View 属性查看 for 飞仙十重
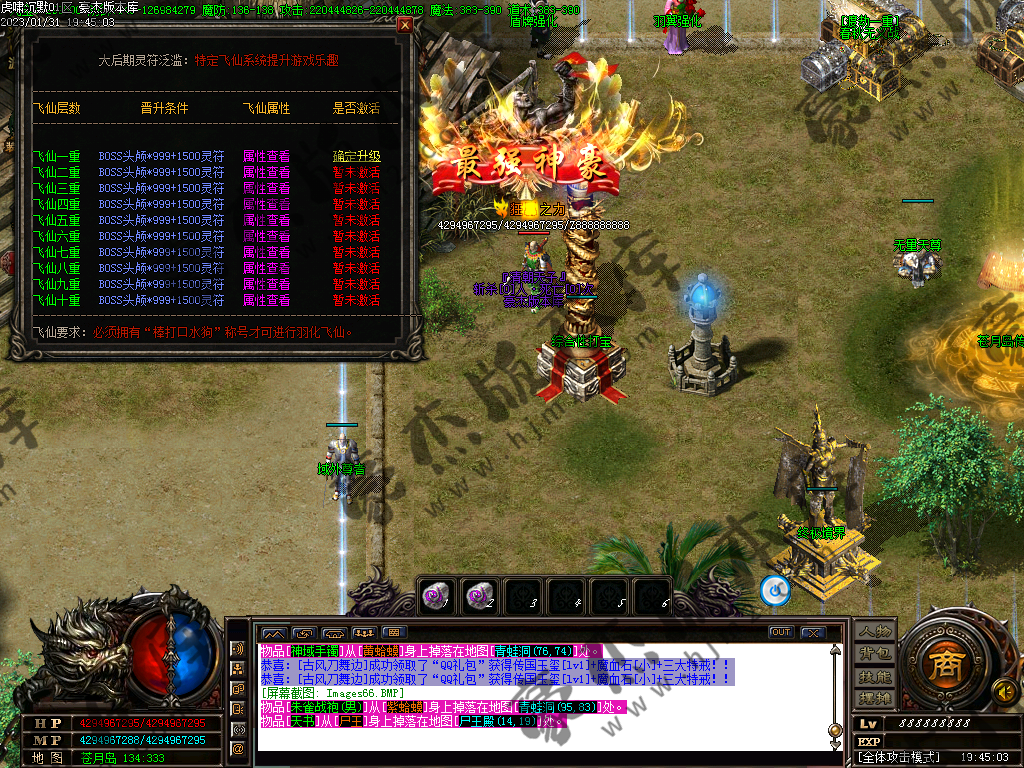Screen dimensions: 1024x768 point(266,300)
